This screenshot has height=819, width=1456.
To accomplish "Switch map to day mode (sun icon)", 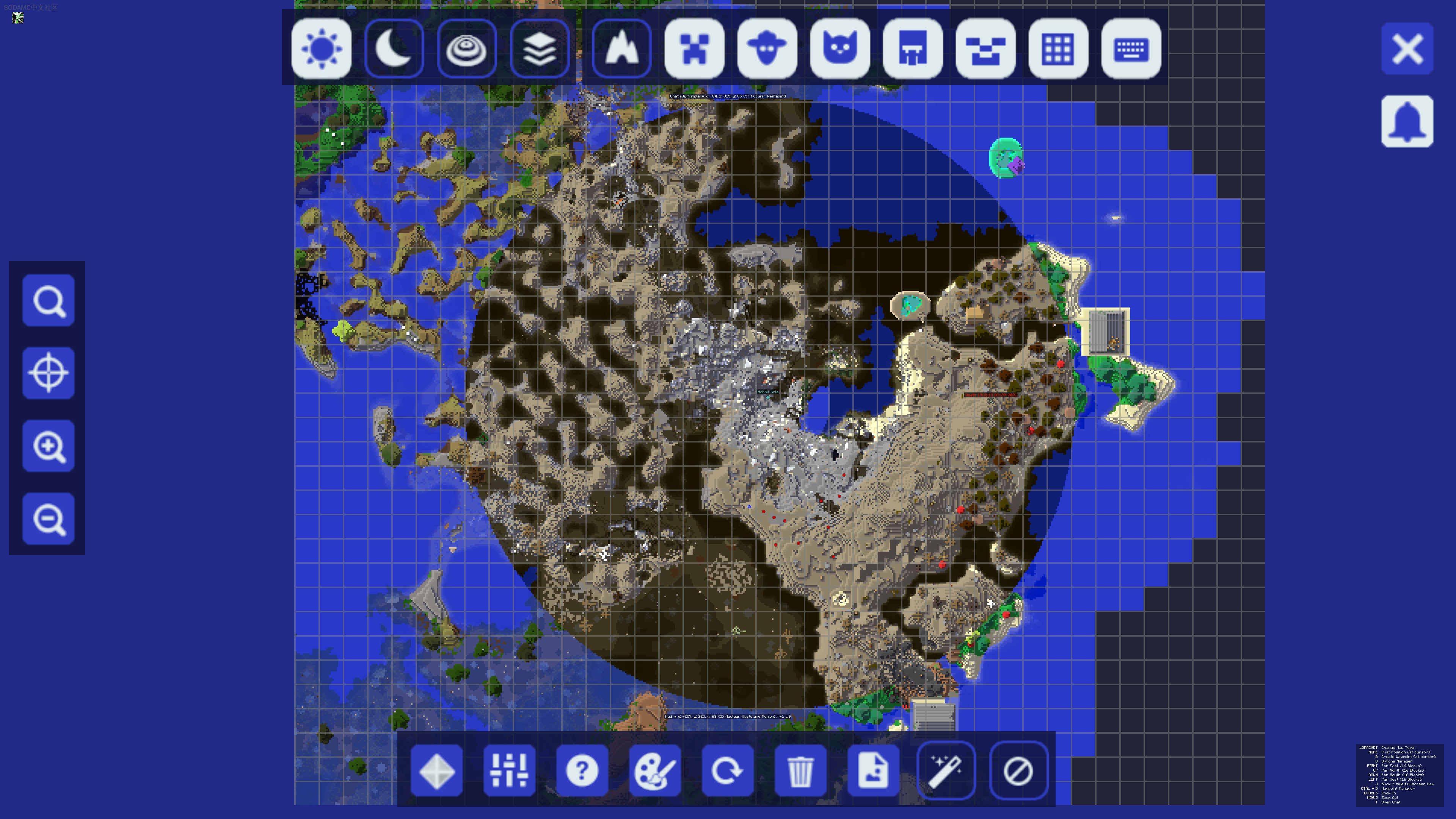I will 321,48.
